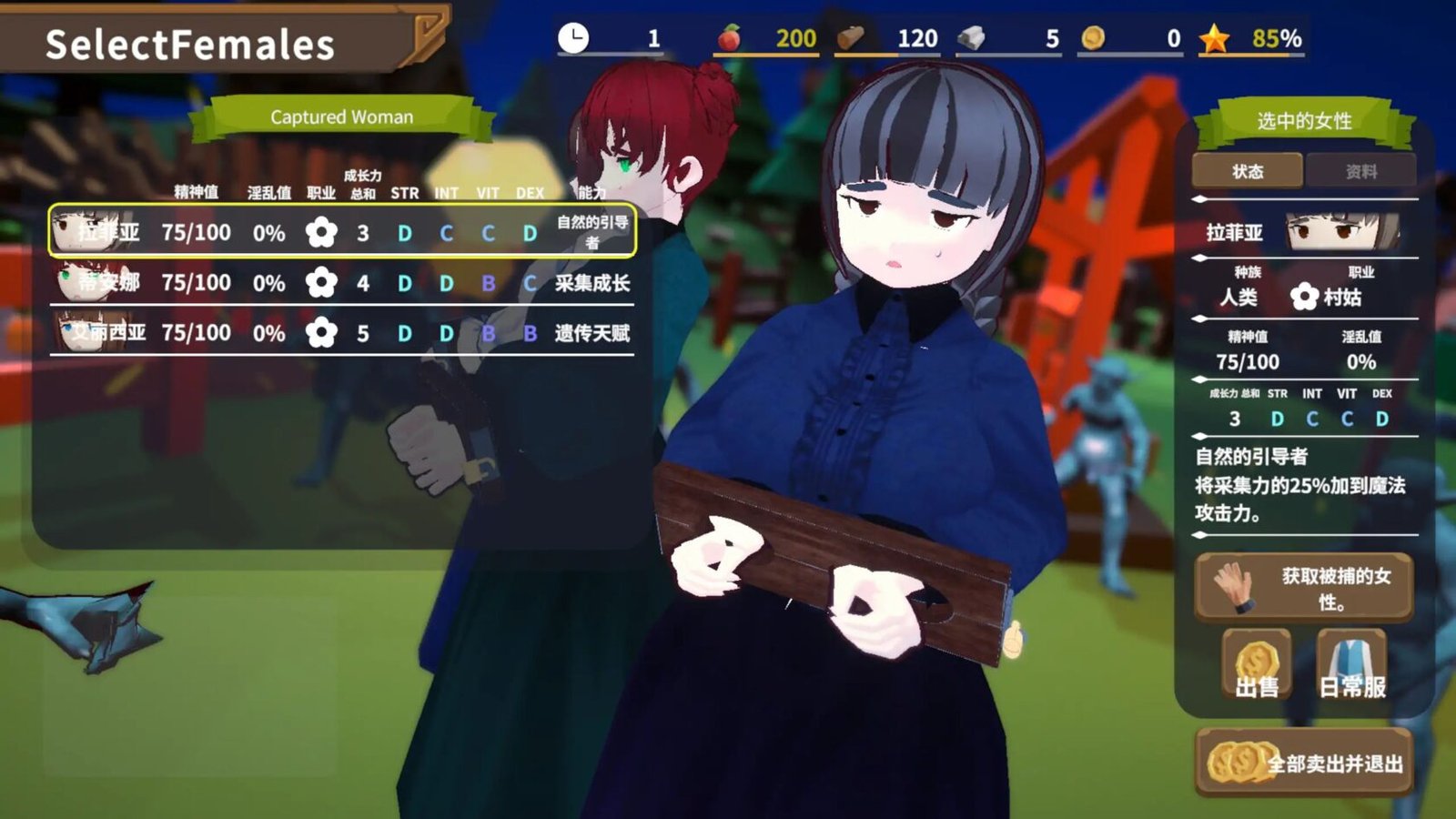Choose the row with 采集成长 ability
The height and width of the screenshot is (819, 1456).
(341, 283)
